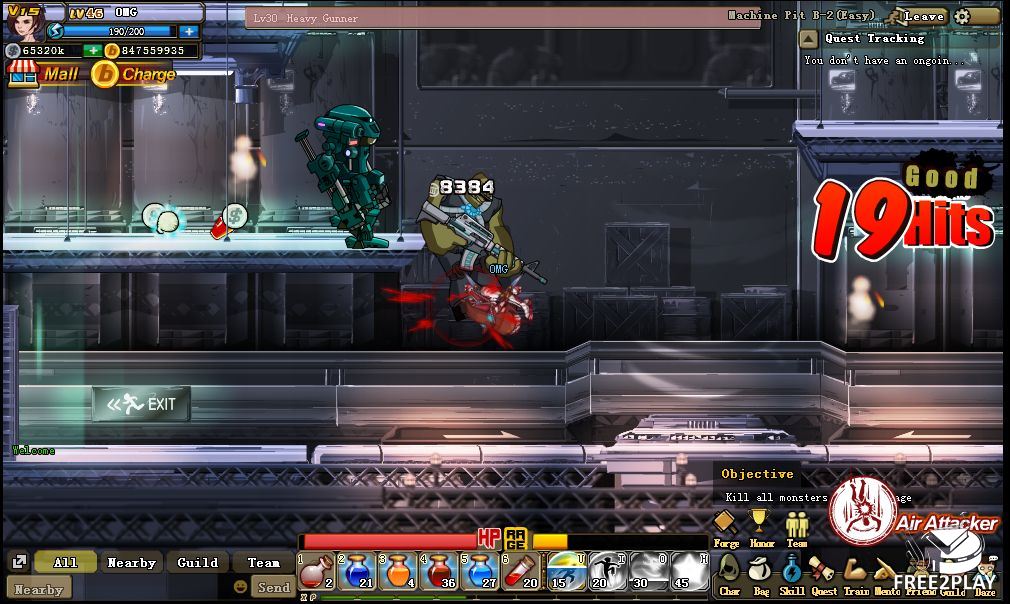Open the Char character sheet

click(729, 573)
